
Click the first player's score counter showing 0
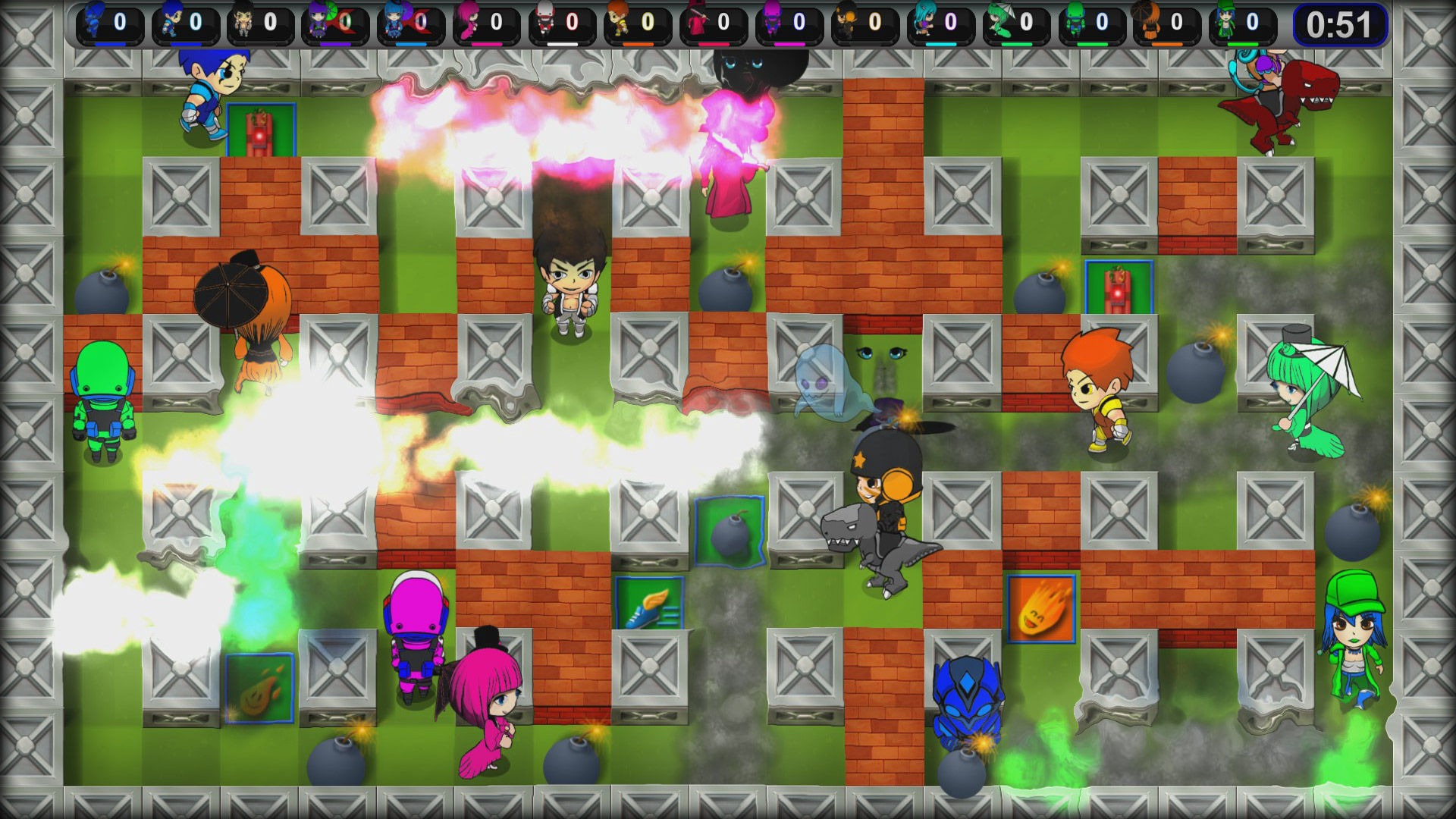coord(121,21)
